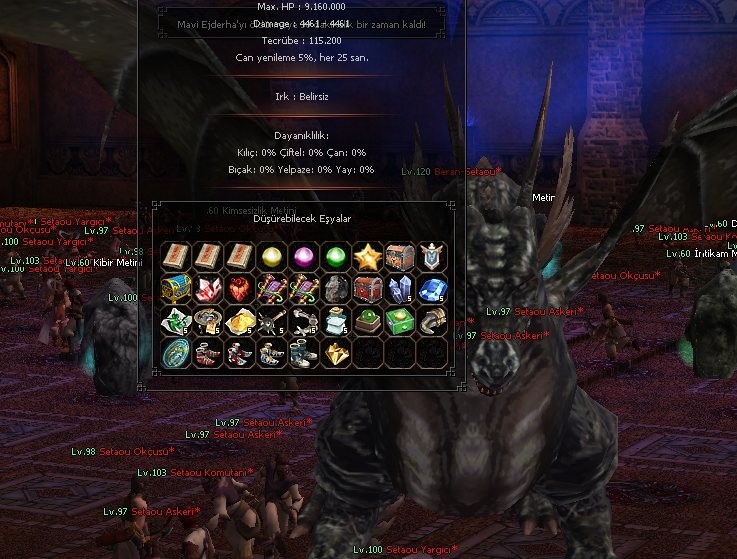The height and width of the screenshot is (559, 737).
Task: Click the green orb on pedestal
Action: [367, 320]
